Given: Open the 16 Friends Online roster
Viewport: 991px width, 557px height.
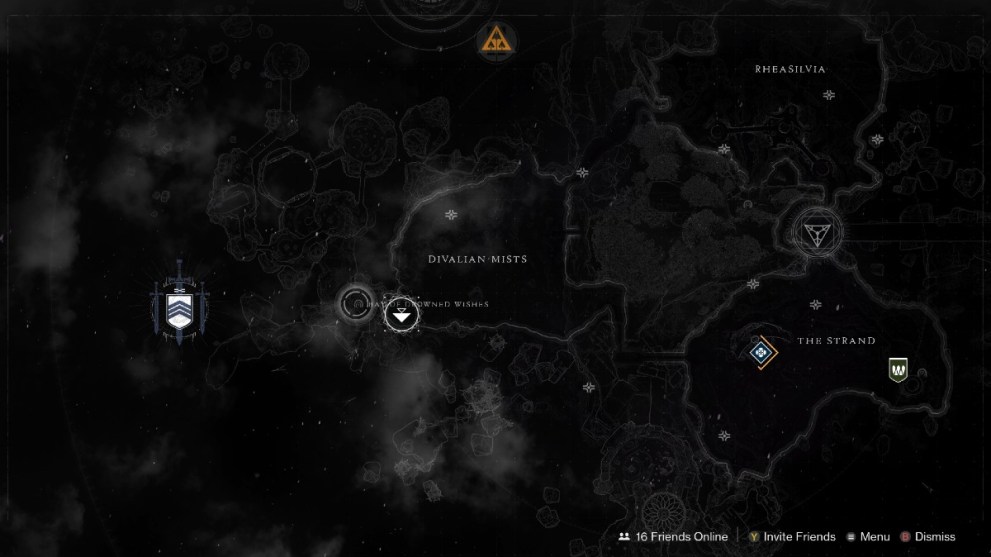Looking at the screenshot, I should point(673,537).
